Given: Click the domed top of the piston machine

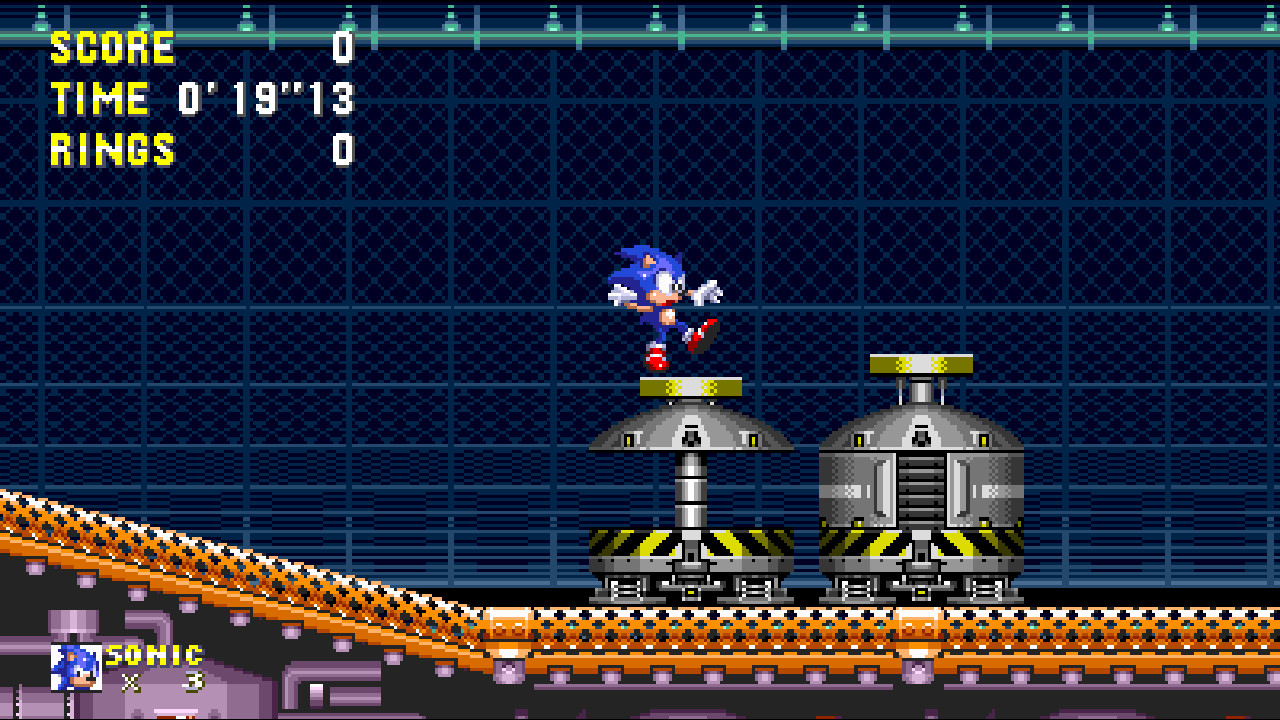Looking at the screenshot, I should click(690, 430).
